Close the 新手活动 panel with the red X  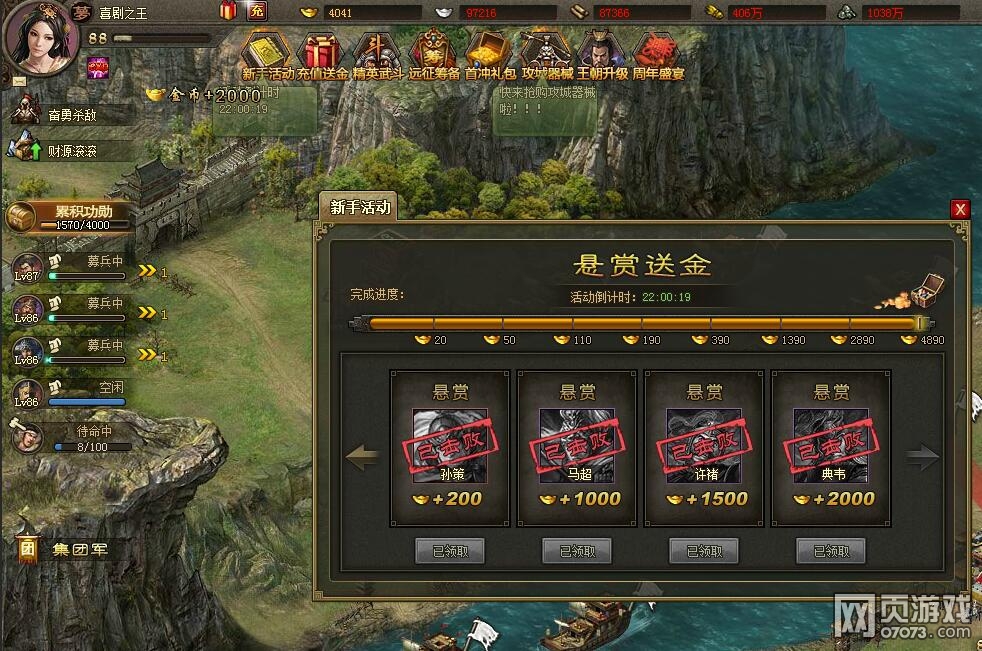(960, 209)
